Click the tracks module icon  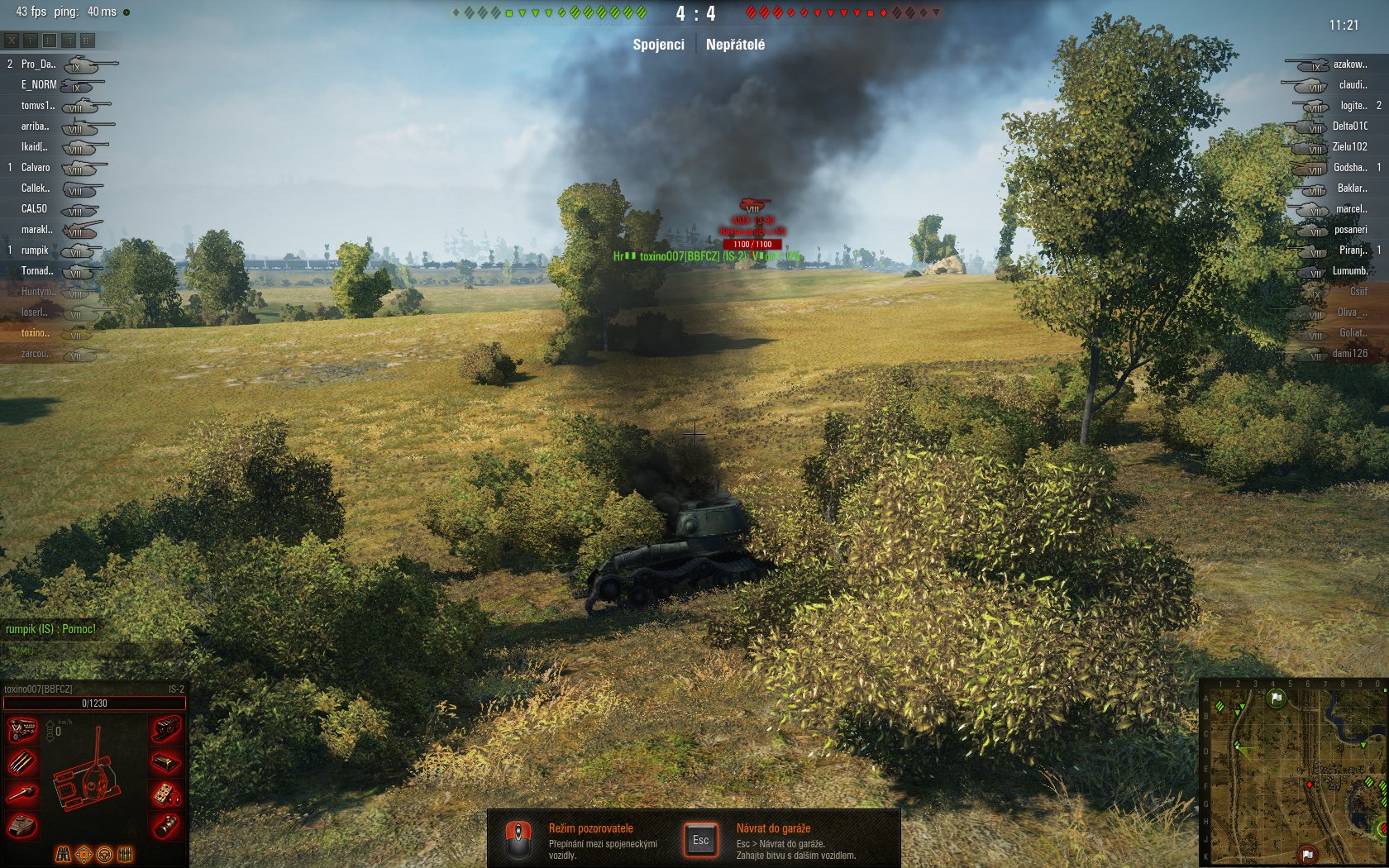pos(166,730)
